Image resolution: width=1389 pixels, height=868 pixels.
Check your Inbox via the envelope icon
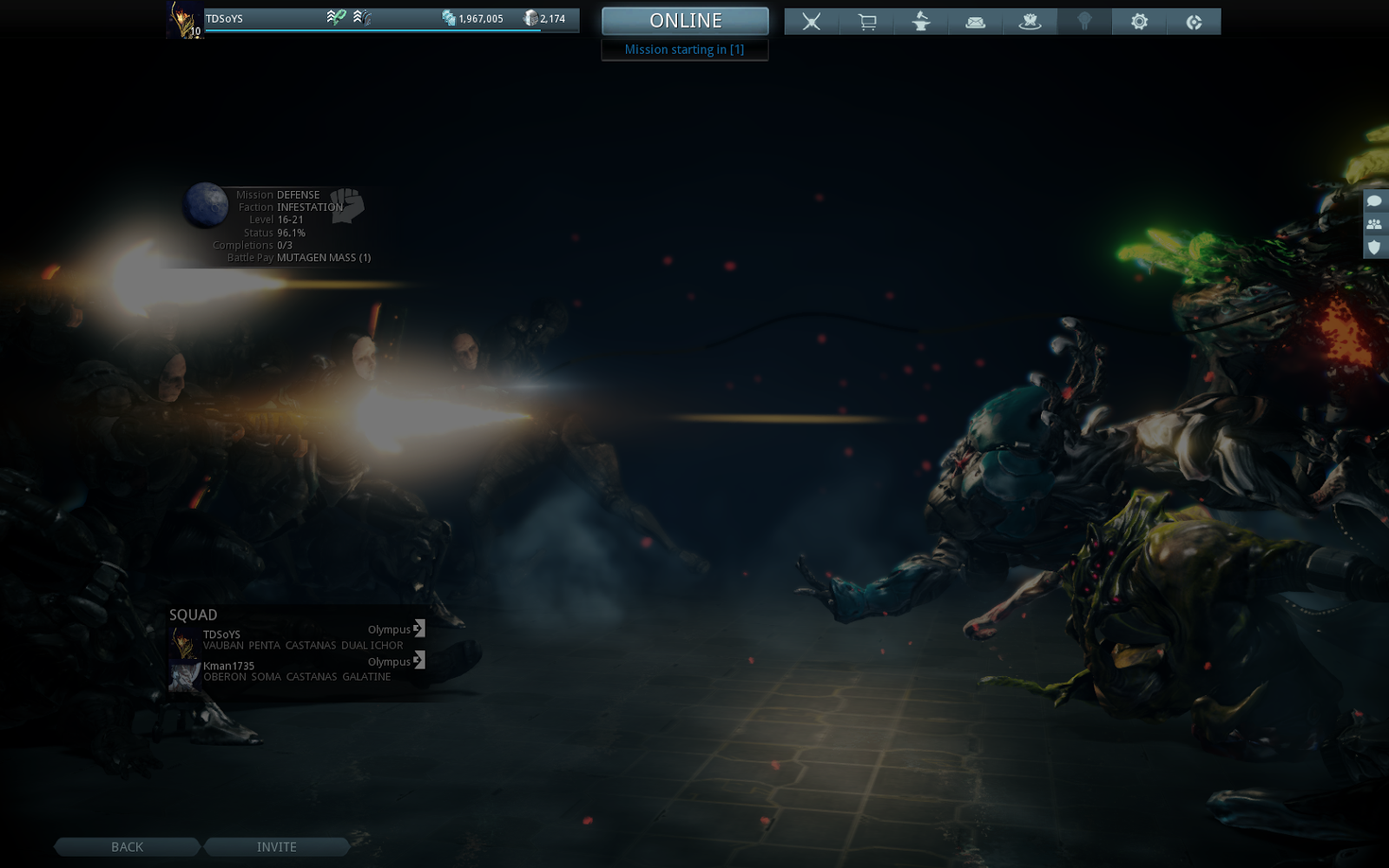[x=975, y=22]
